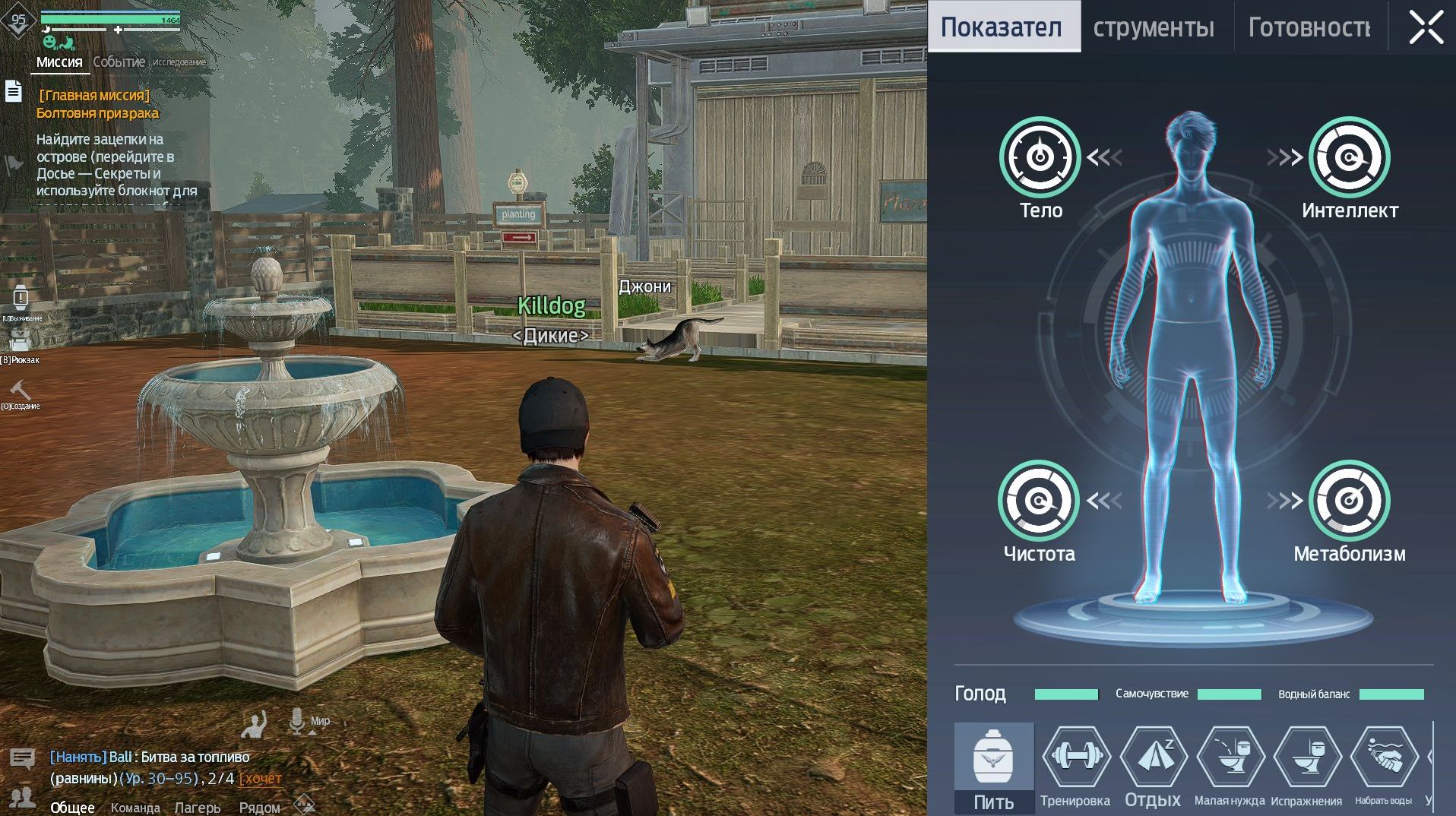1456x816 pixels.
Task: Choose the Чистота stat gauge
Action: pyautogui.click(x=1038, y=501)
